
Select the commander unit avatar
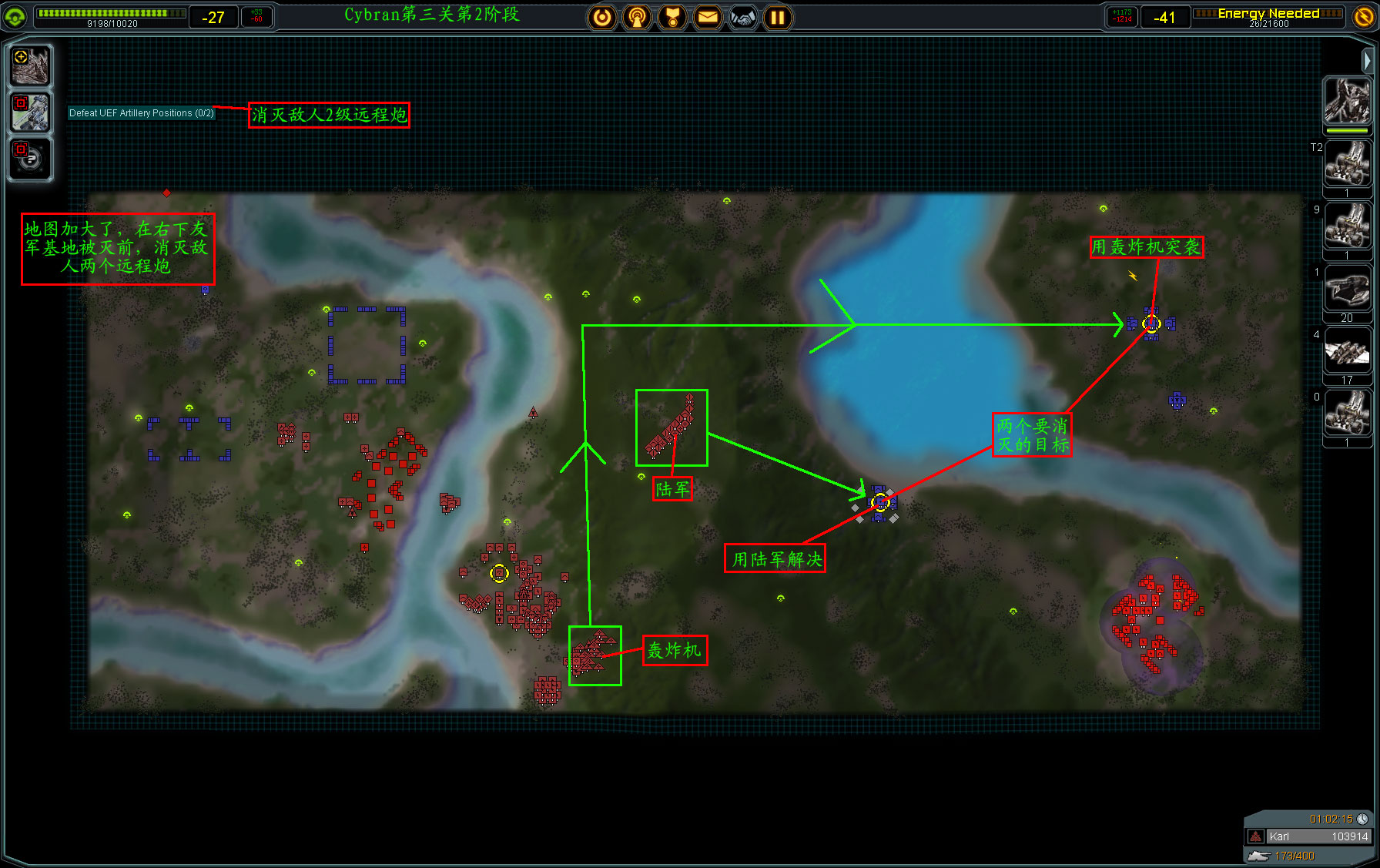(x=1347, y=101)
